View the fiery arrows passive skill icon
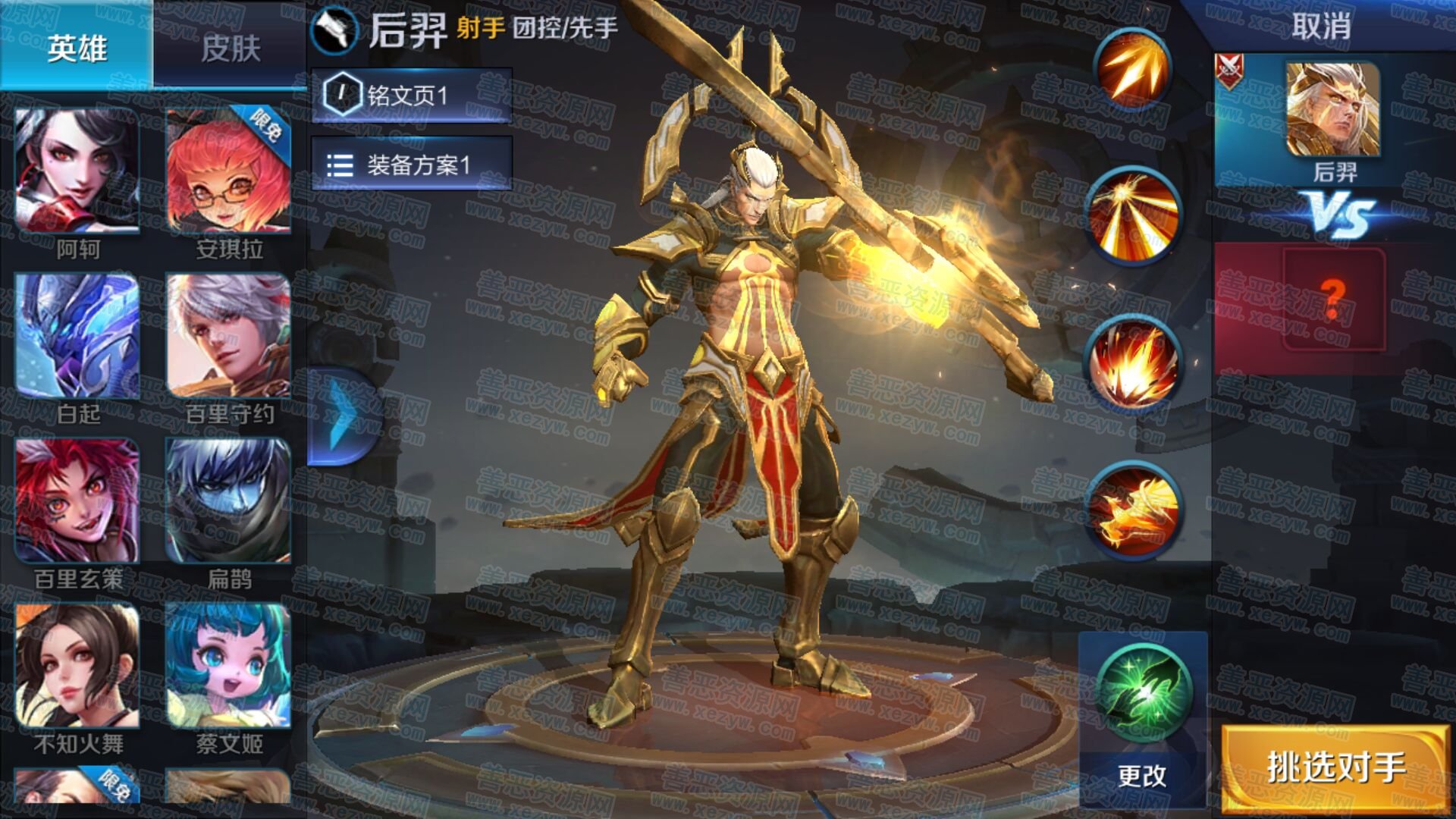 pos(1133,68)
